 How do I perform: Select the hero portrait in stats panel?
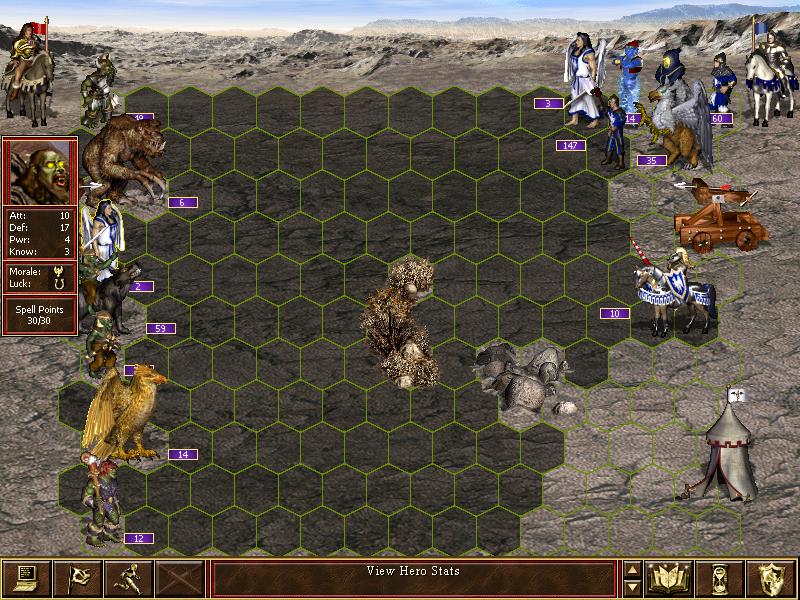coord(39,171)
